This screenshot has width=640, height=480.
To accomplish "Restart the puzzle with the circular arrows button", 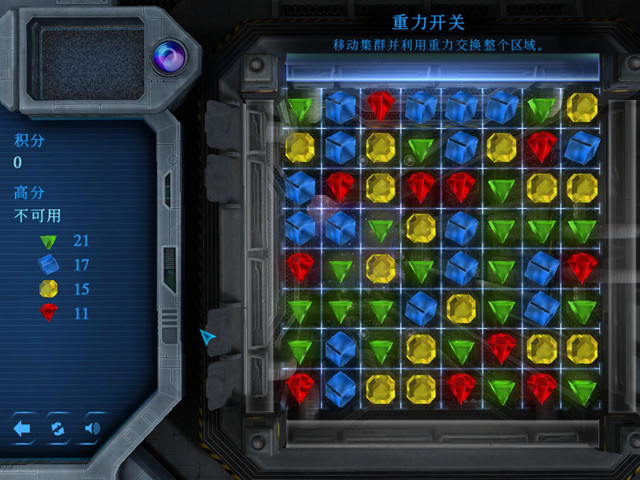I will 58,429.
